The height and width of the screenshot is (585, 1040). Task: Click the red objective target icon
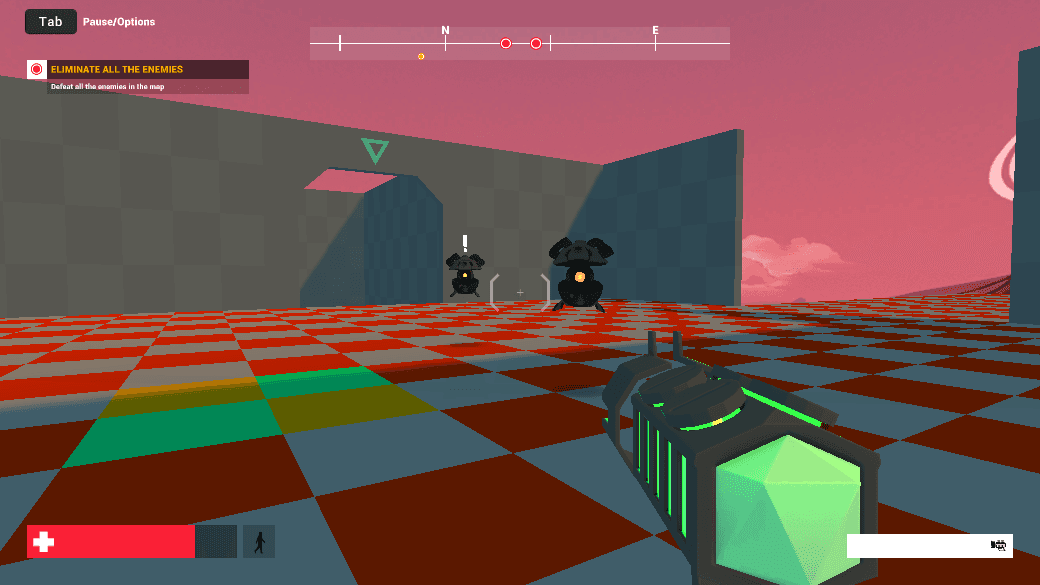[x=37, y=69]
